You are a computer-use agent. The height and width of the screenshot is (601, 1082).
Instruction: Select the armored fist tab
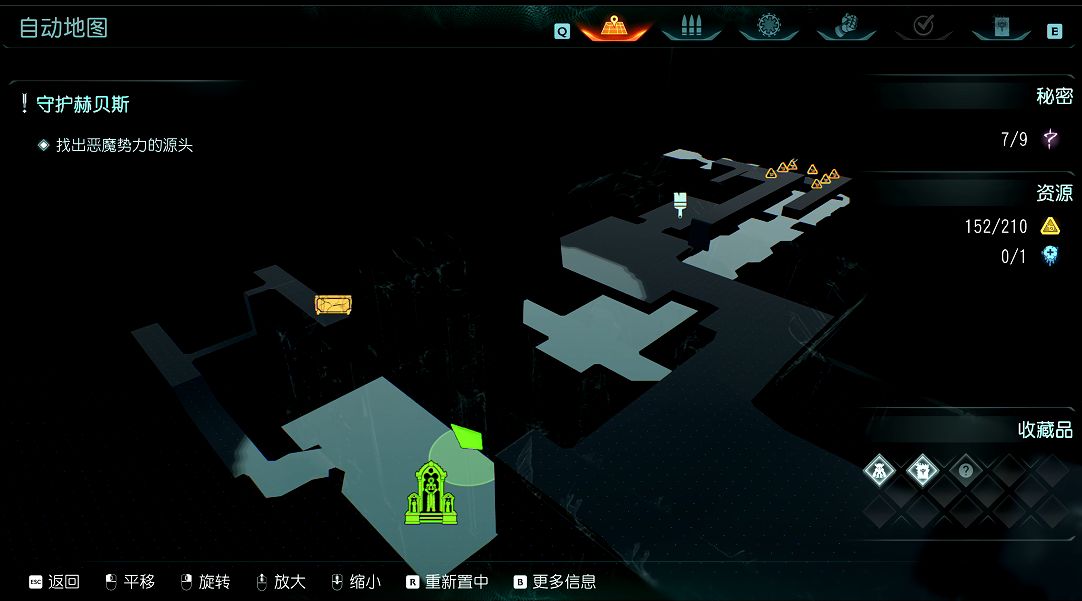(846, 27)
